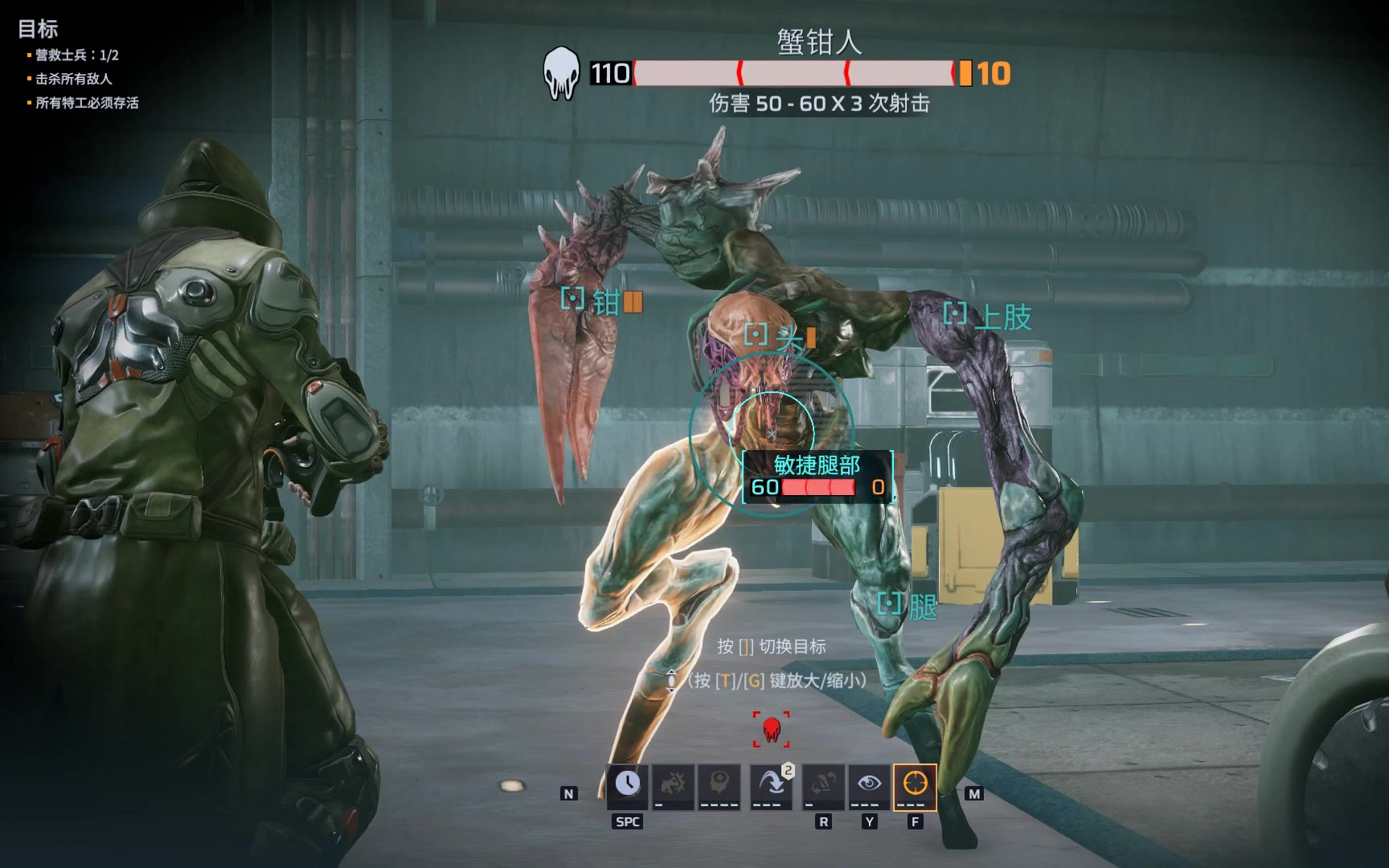Select the clock end-turn ability
Screen dimensions: 1389x868
[628, 784]
